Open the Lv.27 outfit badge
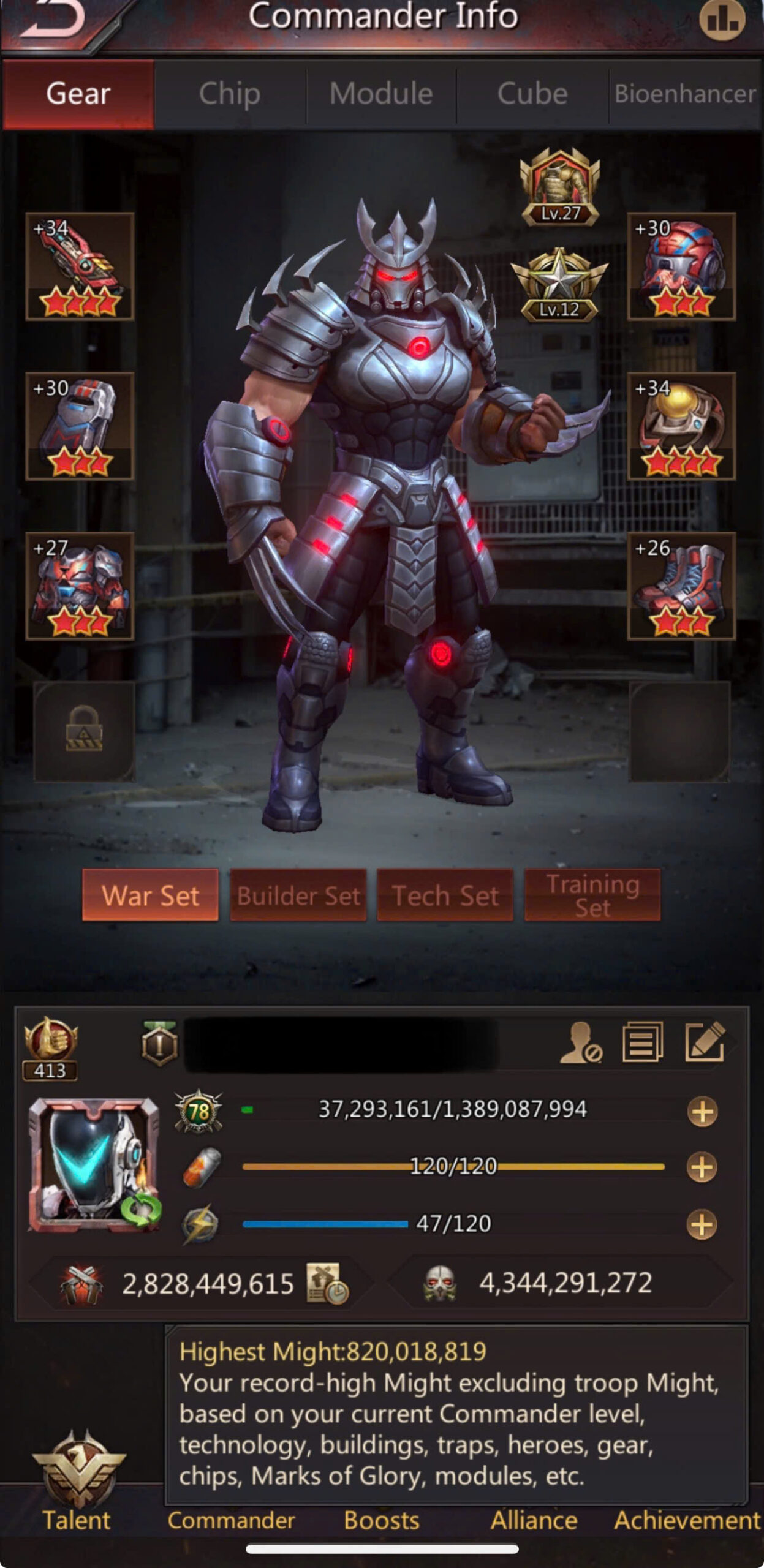Screen dimensions: 764x1568 [560, 187]
